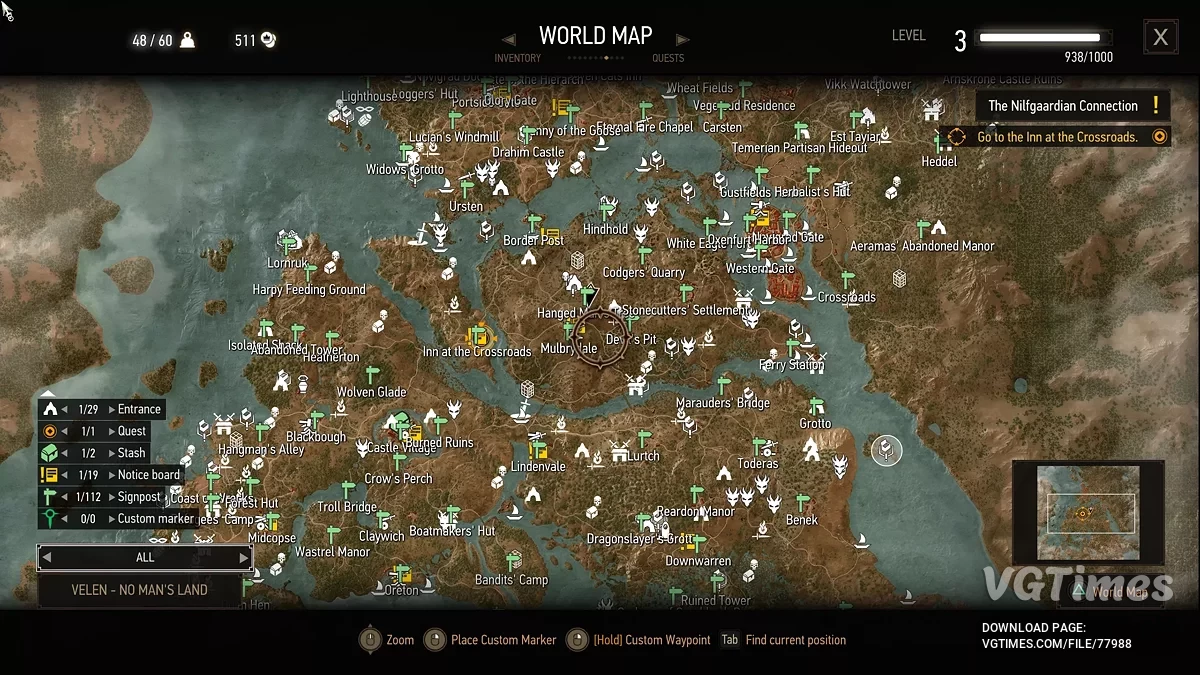Click the left arrow on the ALL filter selector
The image size is (1200, 675).
pyautogui.click(x=46, y=558)
